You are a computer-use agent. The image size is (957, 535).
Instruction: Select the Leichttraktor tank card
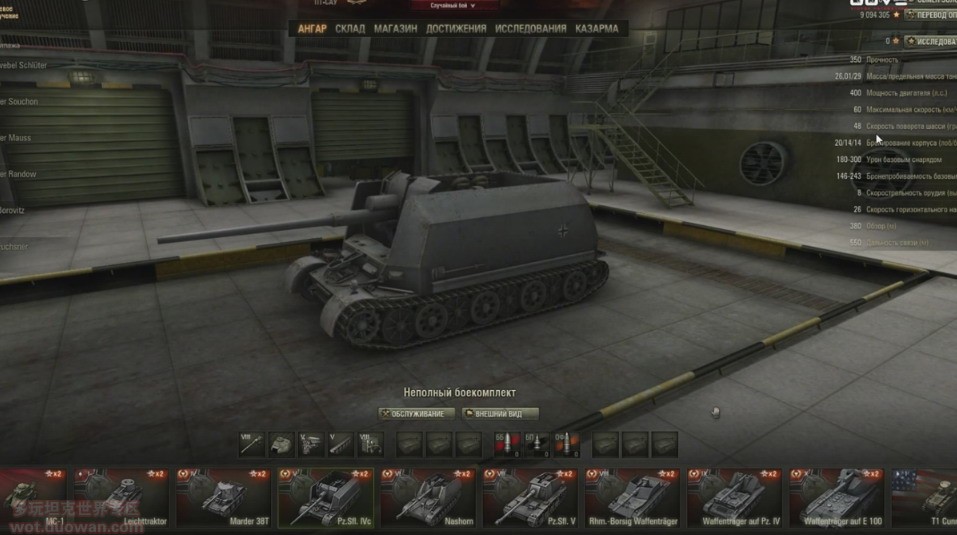coord(120,495)
